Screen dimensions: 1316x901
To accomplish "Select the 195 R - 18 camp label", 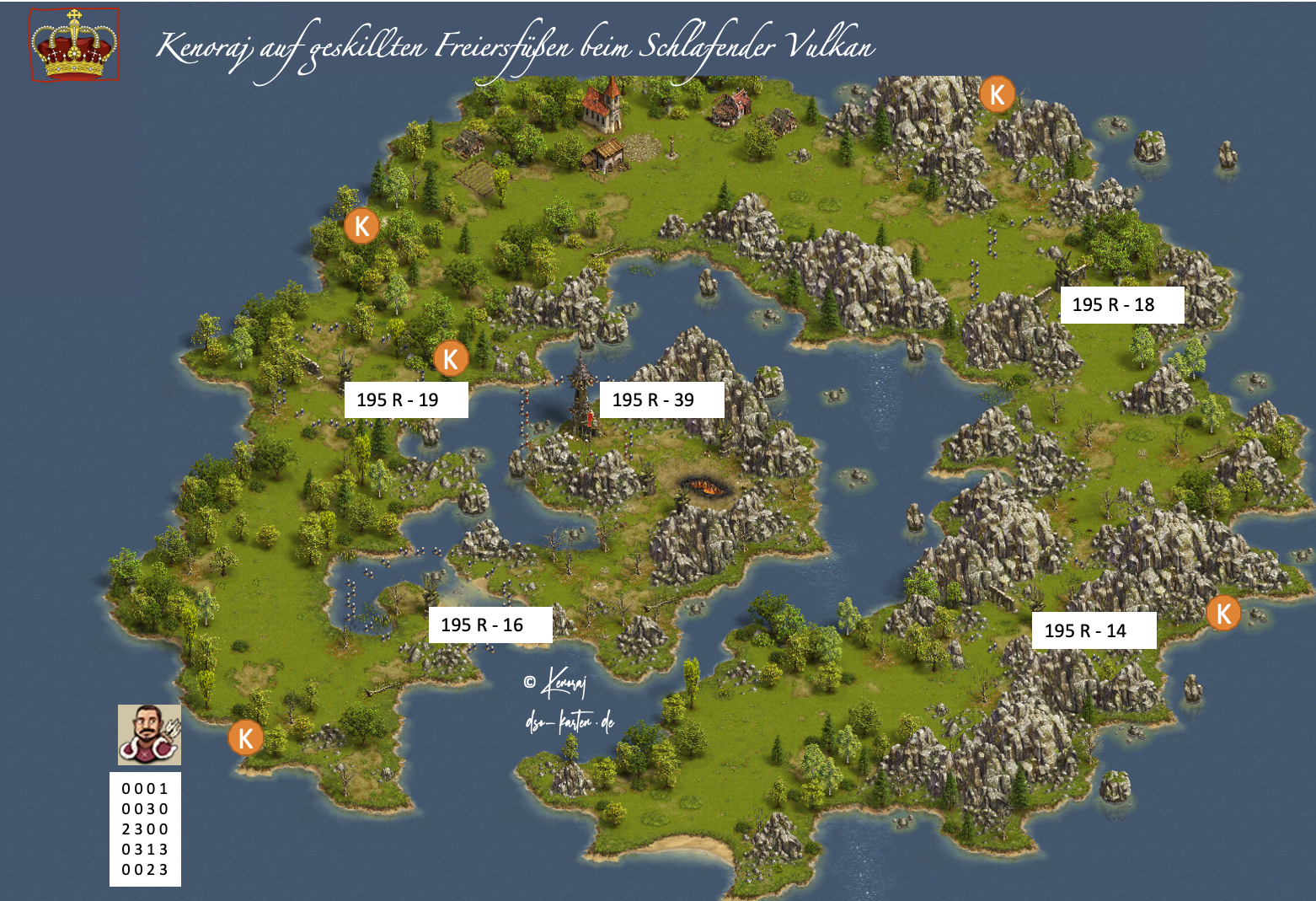I will click(x=1121, y=305).
